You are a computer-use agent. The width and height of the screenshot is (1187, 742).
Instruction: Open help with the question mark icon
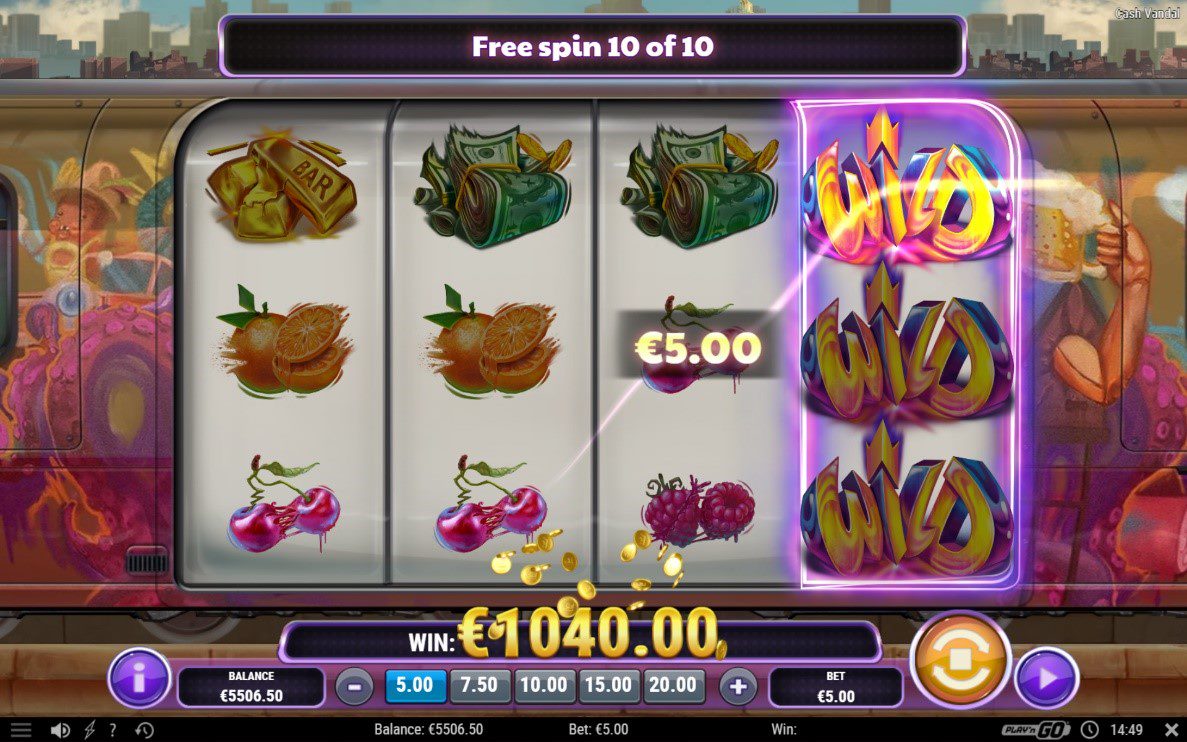pos(112,730)
